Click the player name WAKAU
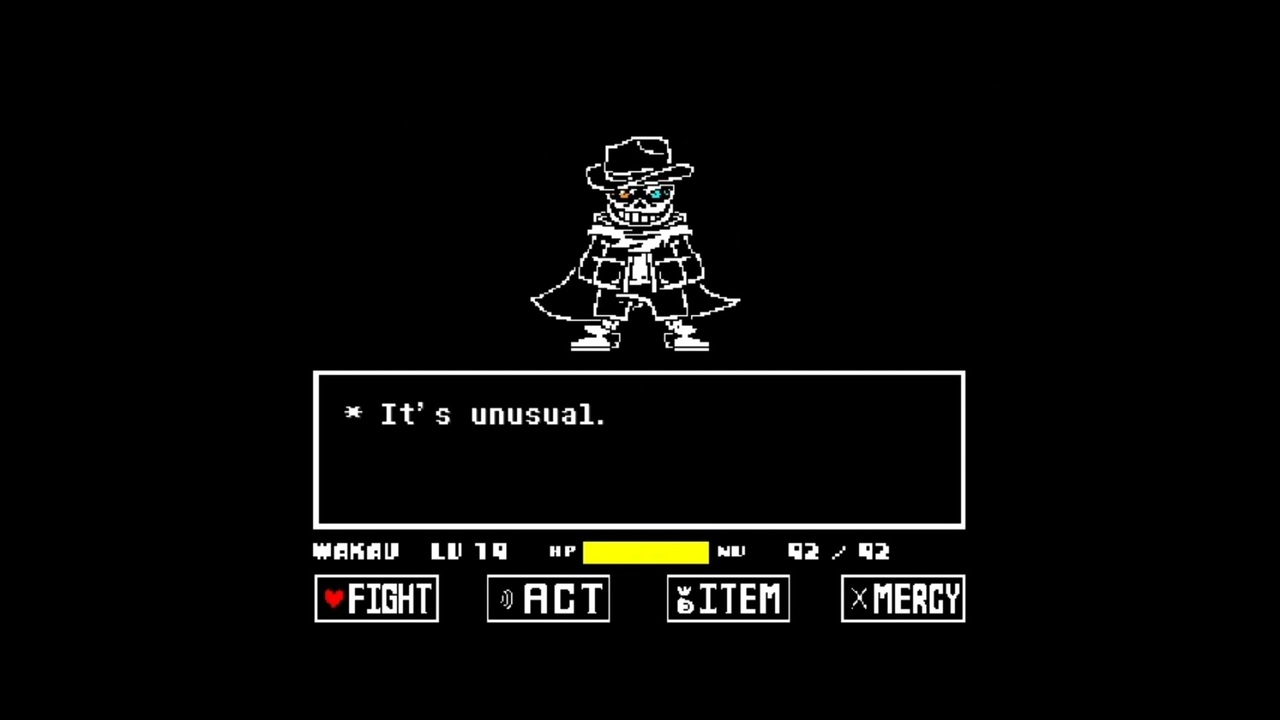The width and height of the screenshot is (1280, 720). tap(355, 551)
